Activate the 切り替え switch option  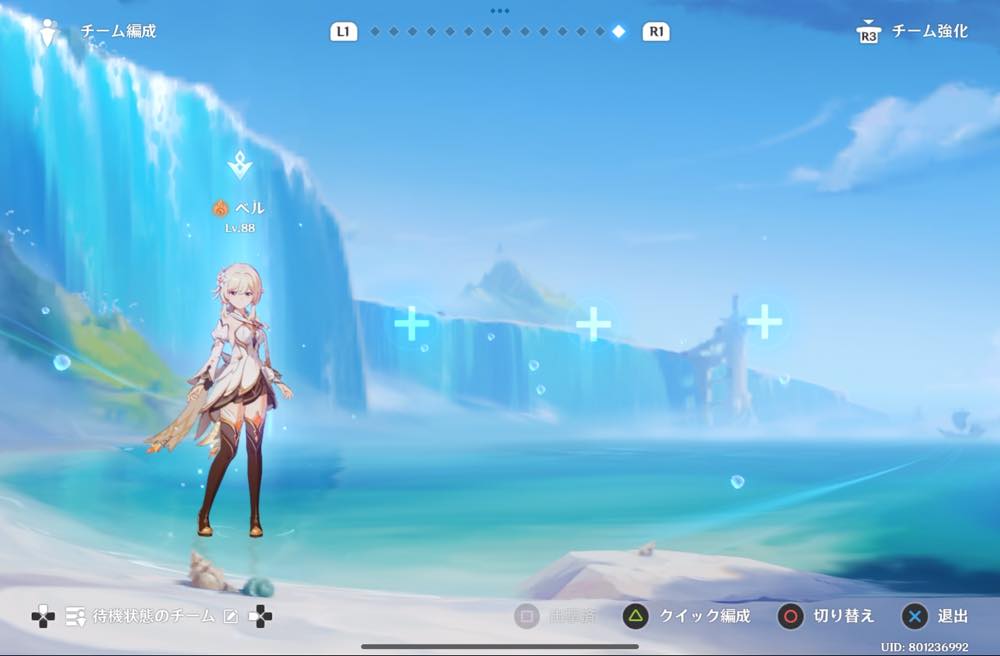[842, 616]
